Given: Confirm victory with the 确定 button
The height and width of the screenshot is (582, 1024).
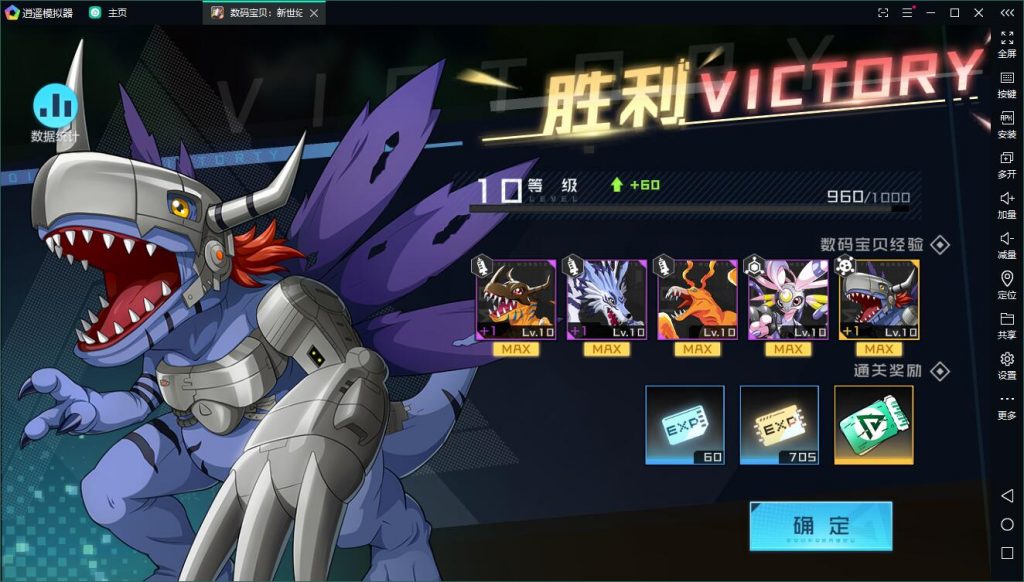Looking at the screenshot, I should pos(820,526).
